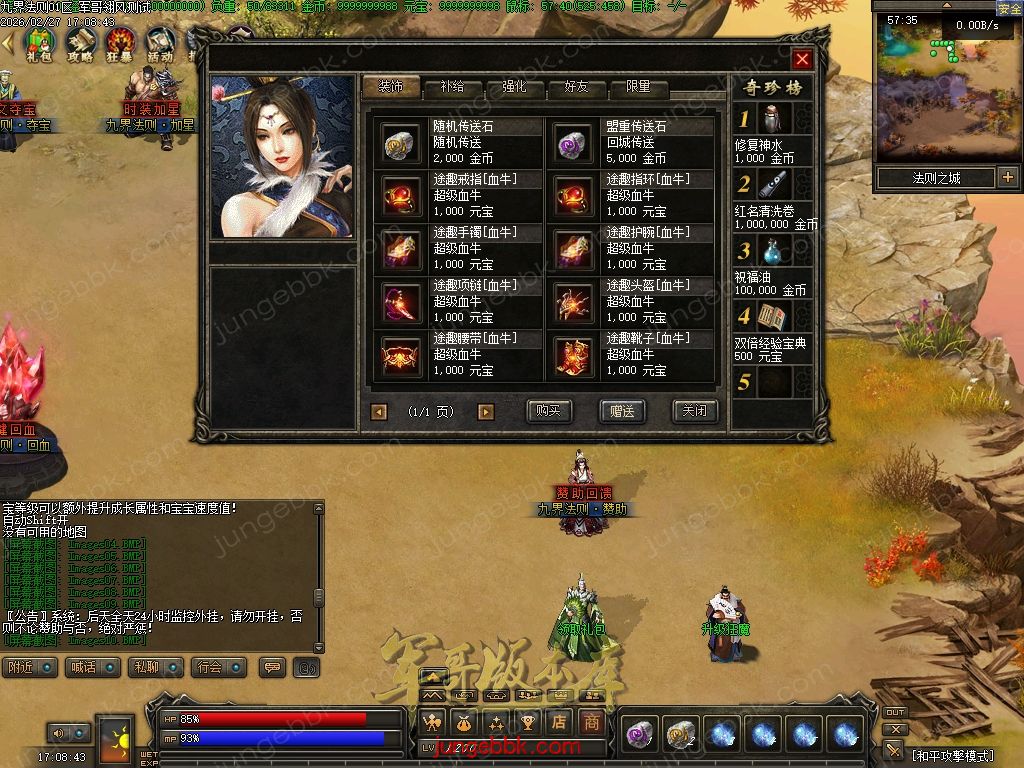
Task: Open the 强化 enhancement tab
Action: coord(514,87)
